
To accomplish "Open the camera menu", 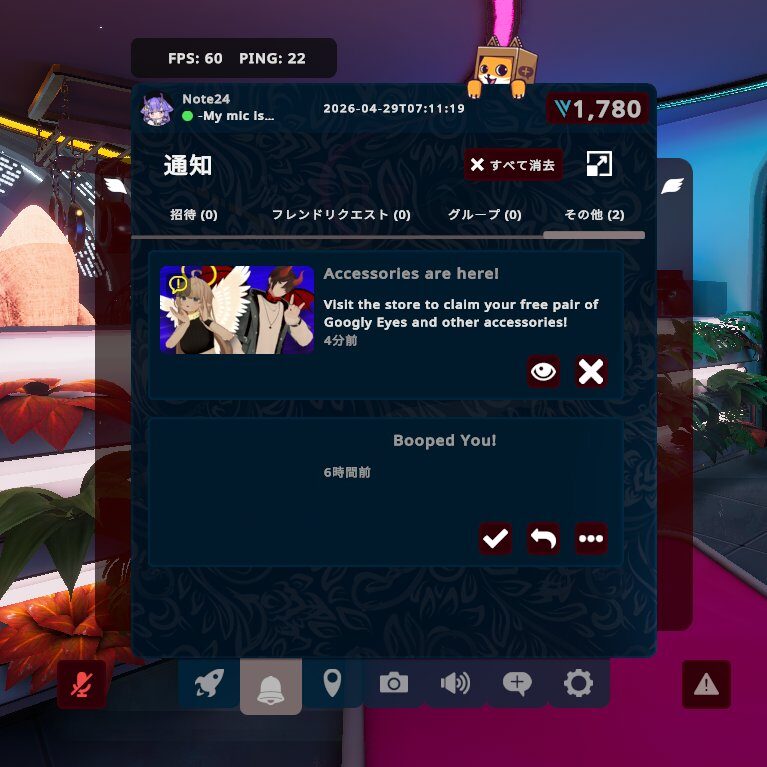I will click(x=393, y=684).
